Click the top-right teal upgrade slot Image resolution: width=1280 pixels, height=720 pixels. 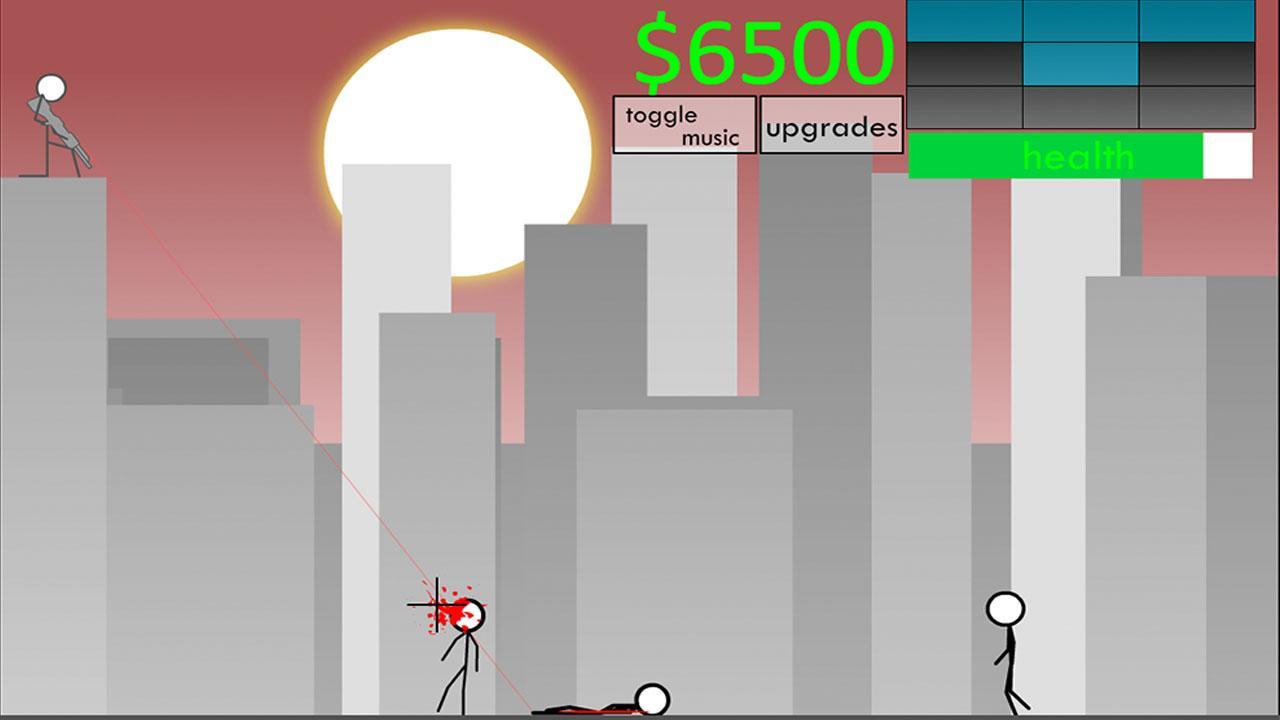point(1197,22)
